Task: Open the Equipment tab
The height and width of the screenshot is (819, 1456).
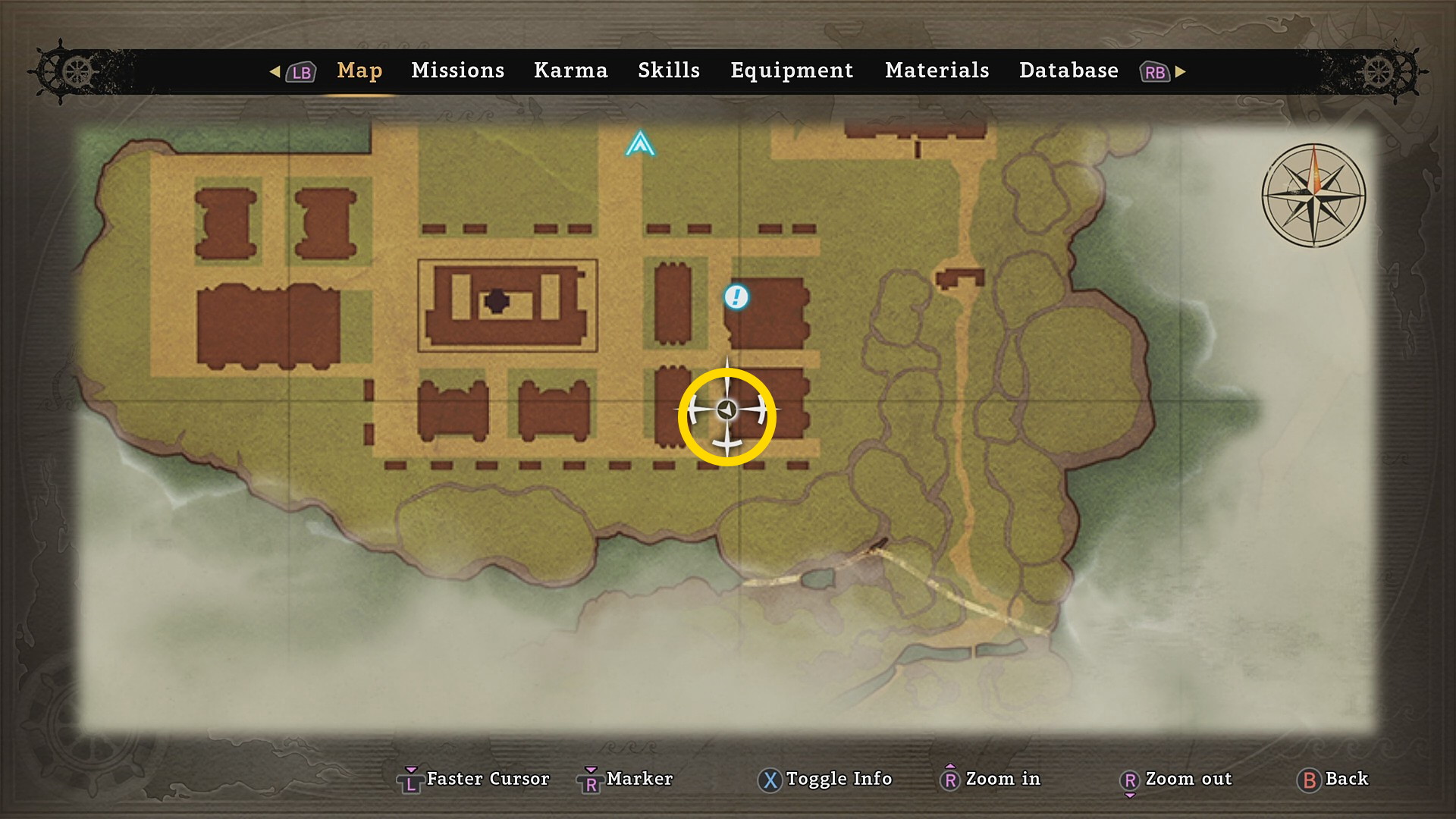Action: click(x=792, y=71)
